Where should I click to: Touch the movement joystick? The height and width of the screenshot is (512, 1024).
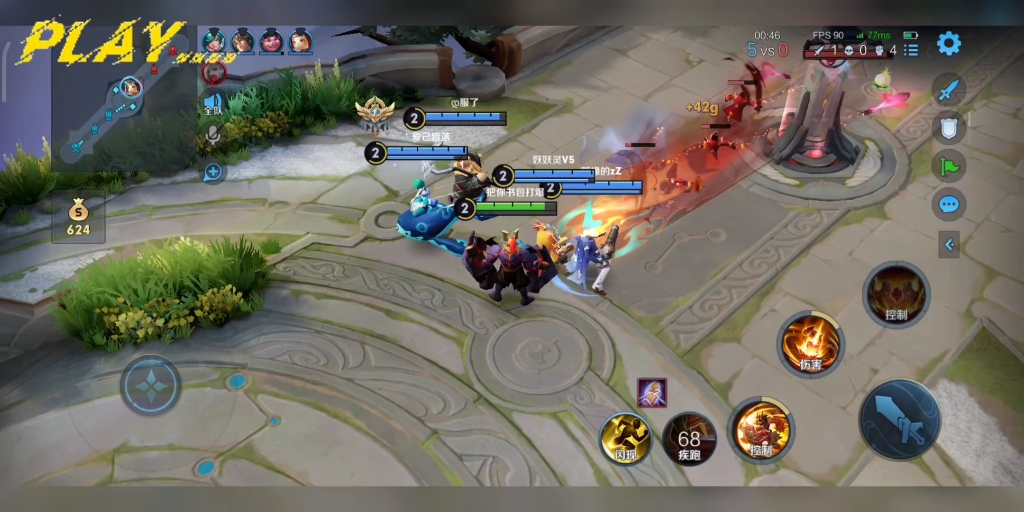(x=151, y=384)
